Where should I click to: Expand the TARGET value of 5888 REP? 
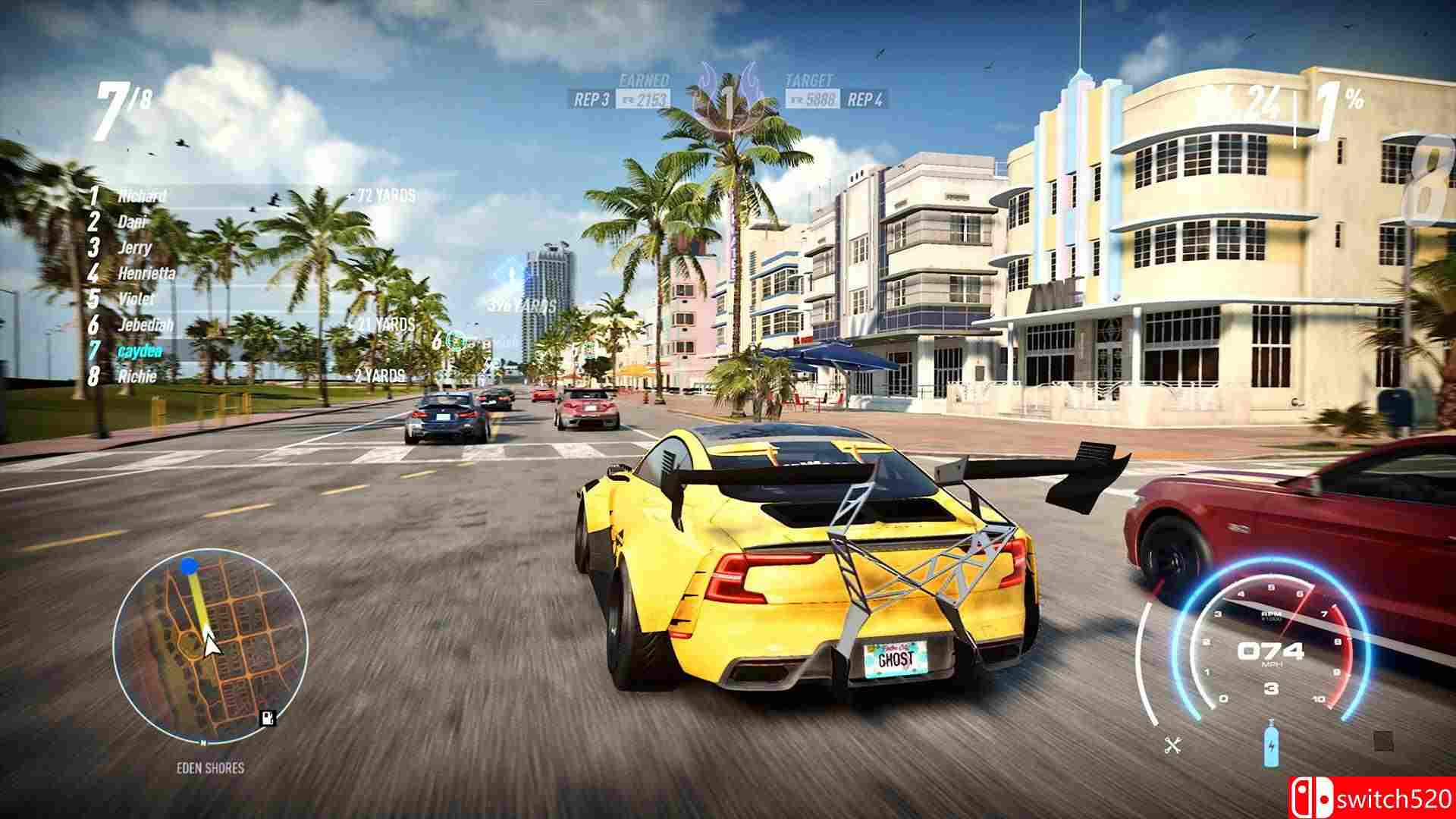(814, 97)
